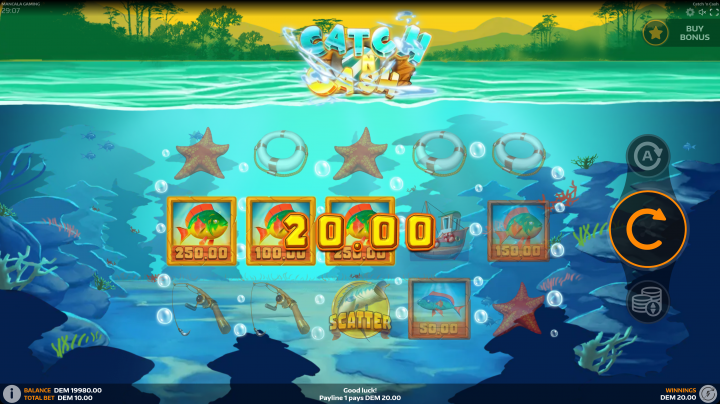
Task: Open the bet amount coin stack button
Action: pyautogui.click(x=648, y=301)
